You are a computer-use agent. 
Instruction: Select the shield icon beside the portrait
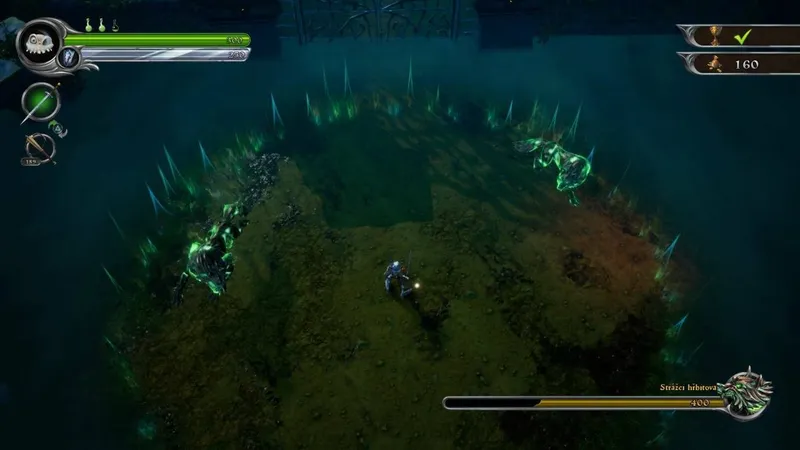[x=70, y=57]
